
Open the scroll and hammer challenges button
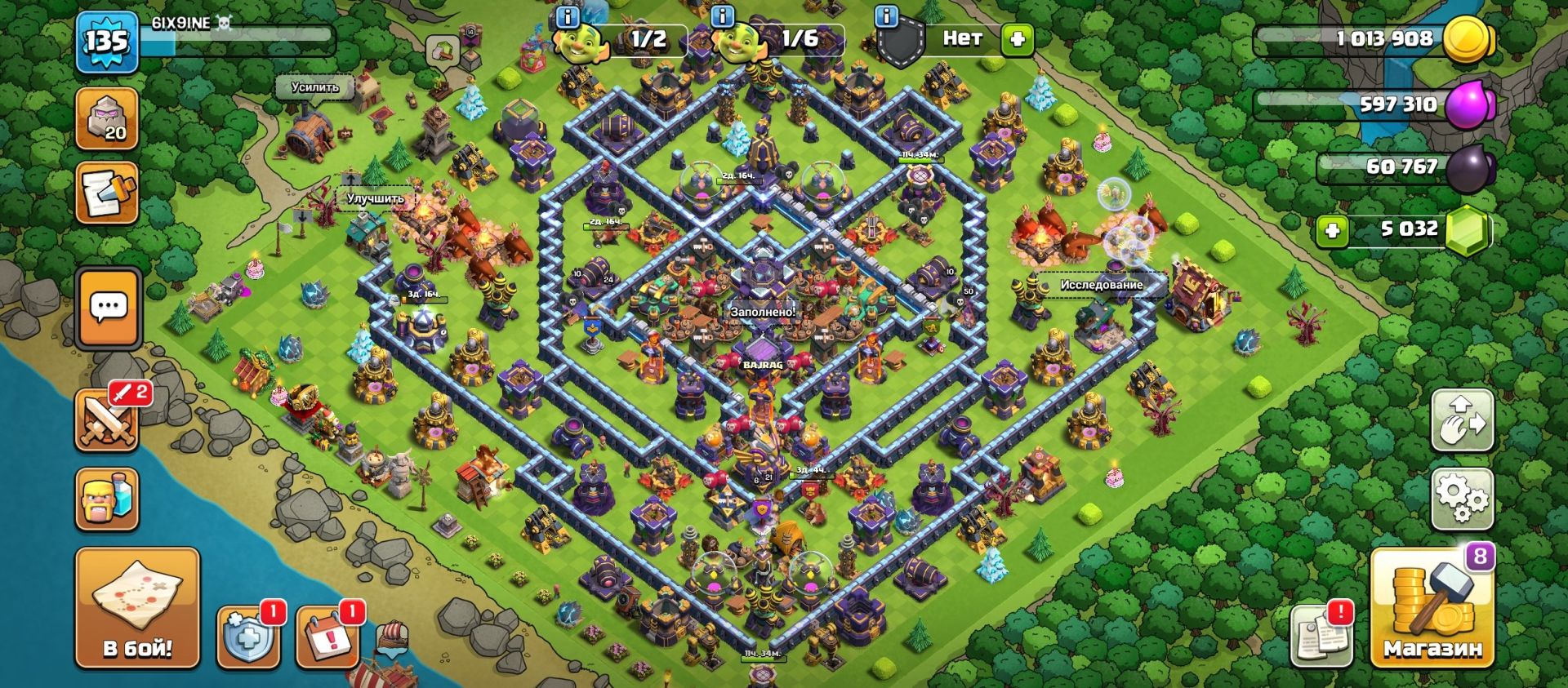[x=107, y=193]
